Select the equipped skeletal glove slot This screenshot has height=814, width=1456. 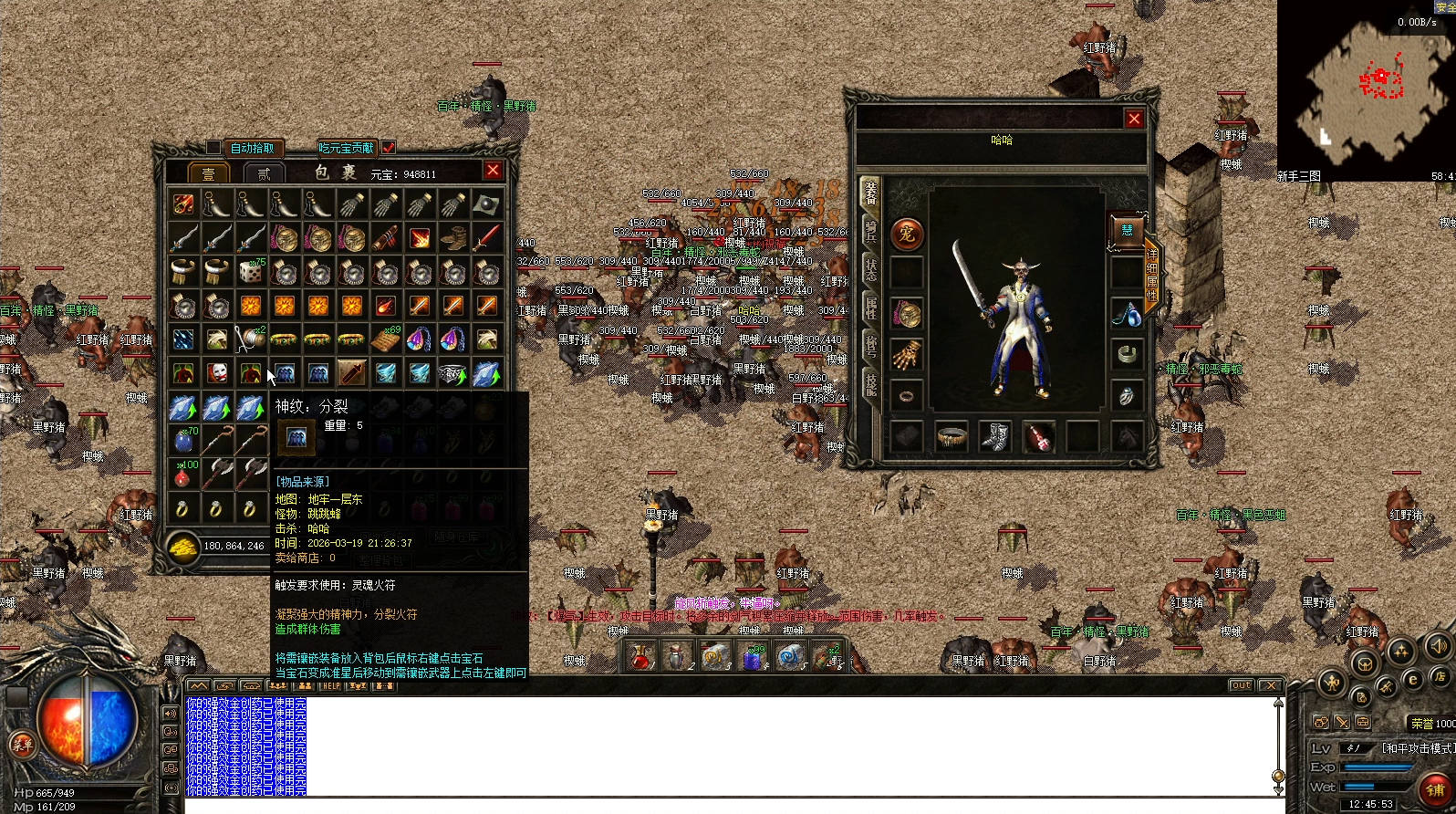(x=907, y=356)
